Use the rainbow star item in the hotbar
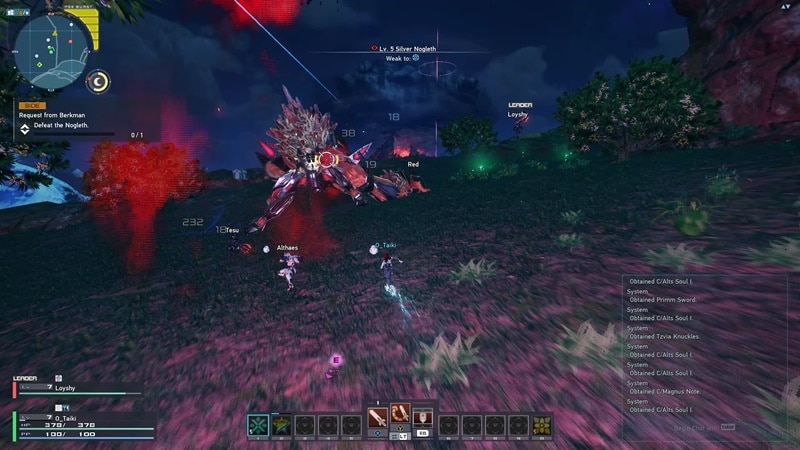Viewport: 800px width, 450px height. [x=282, y=425]
